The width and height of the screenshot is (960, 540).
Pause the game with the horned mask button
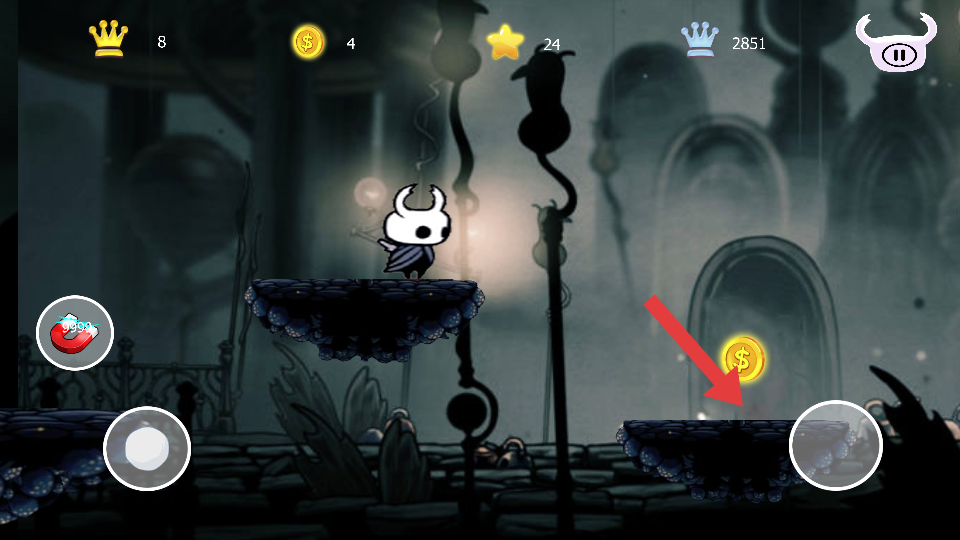tap(896, 47)
